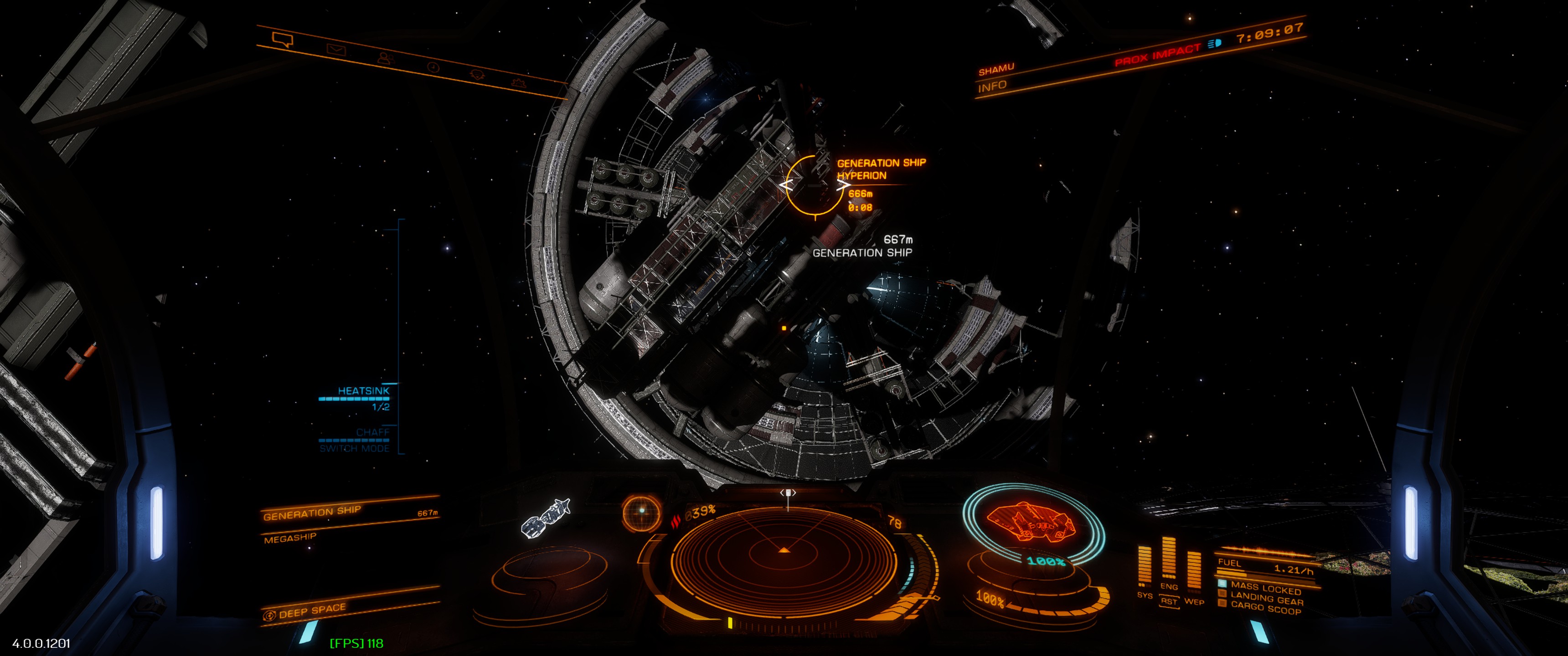Select the Heatsink fire group entry
This screenshot has height=656, width=1568.
coord(363,391)
